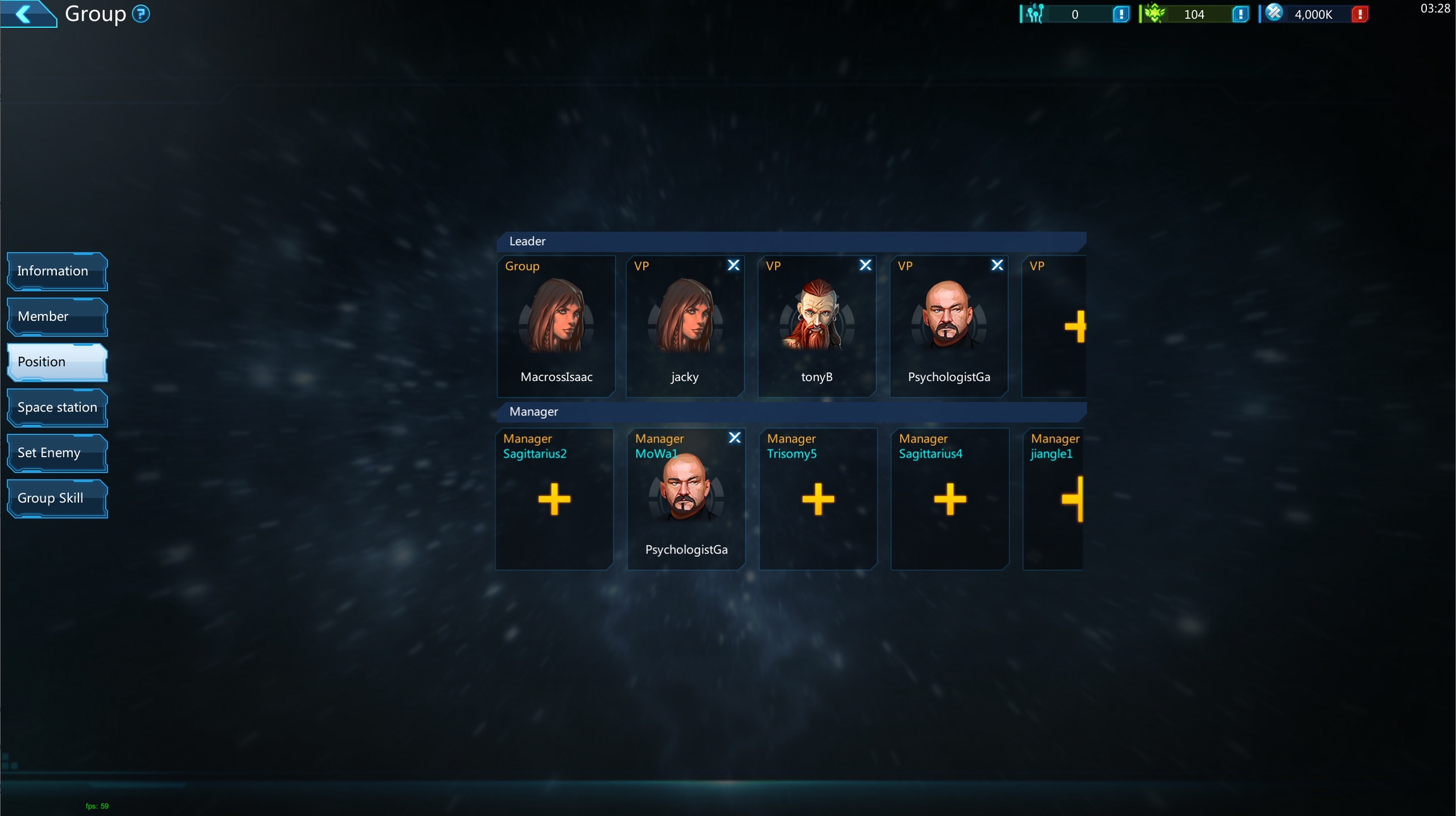Go back using the top-left arrow
Viewport: 1456px width, 816px height.
pos(24,13)
